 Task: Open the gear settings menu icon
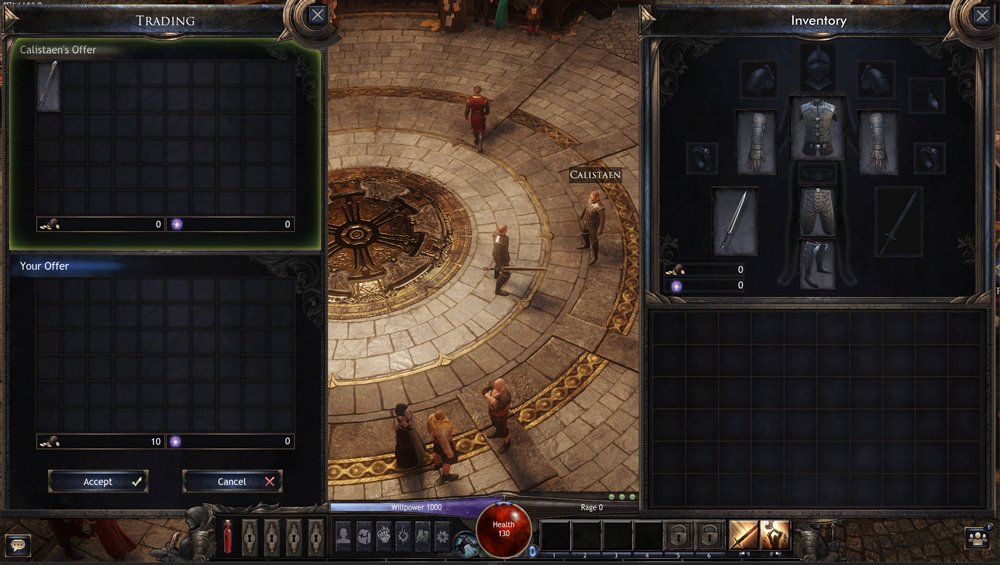click(x=442, y=536)
